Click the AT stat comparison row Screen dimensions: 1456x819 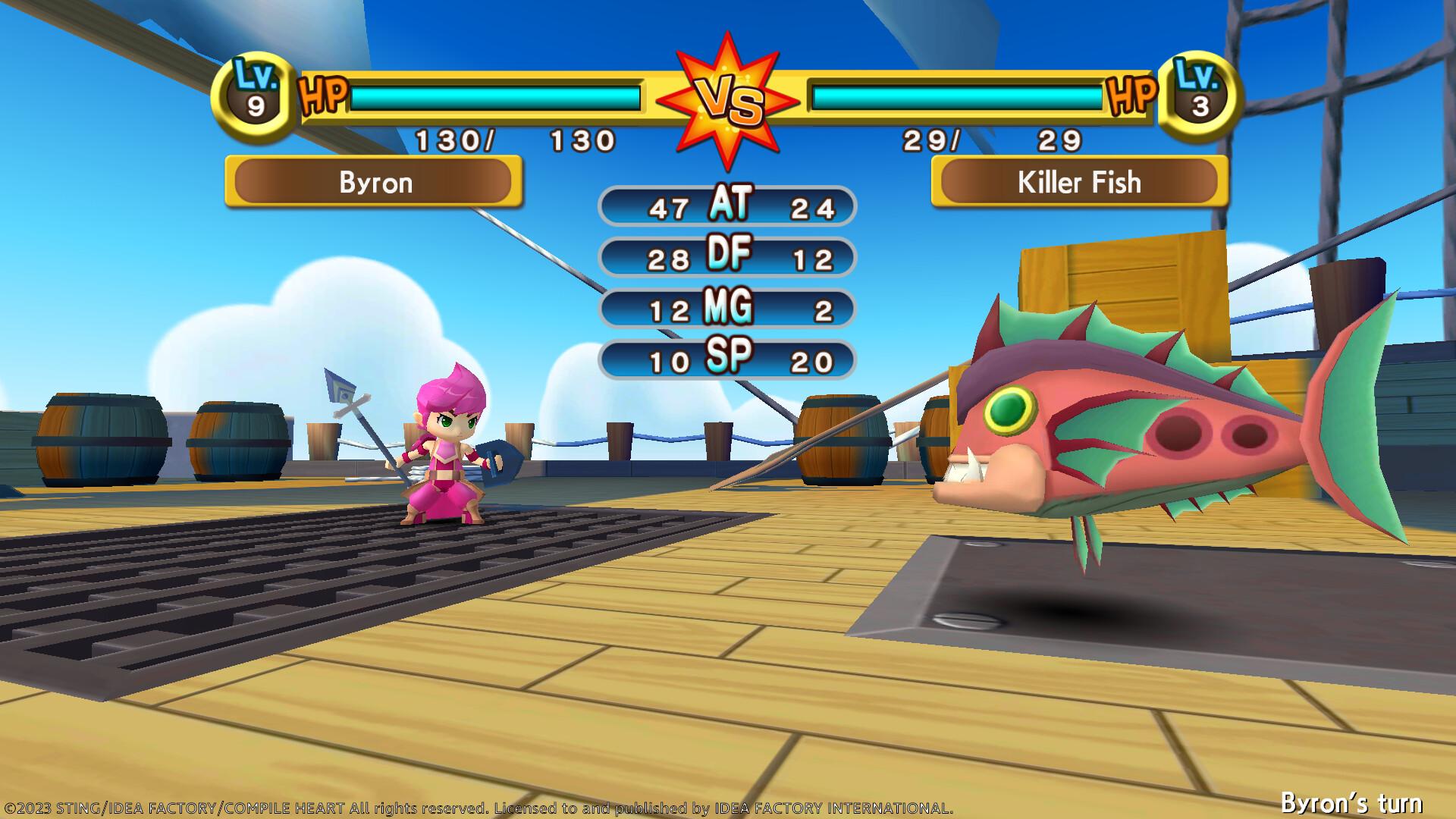coord(726,206)
